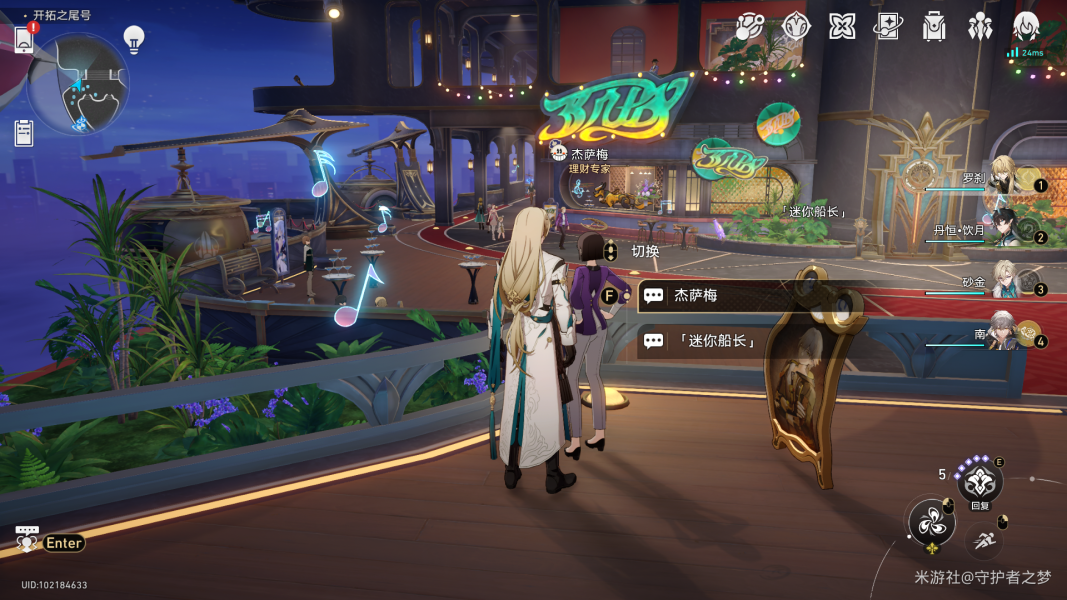This screenshot has height=600, width=1067.
Task: Open the character roster icon in top bar
Action: (1026, 26)
